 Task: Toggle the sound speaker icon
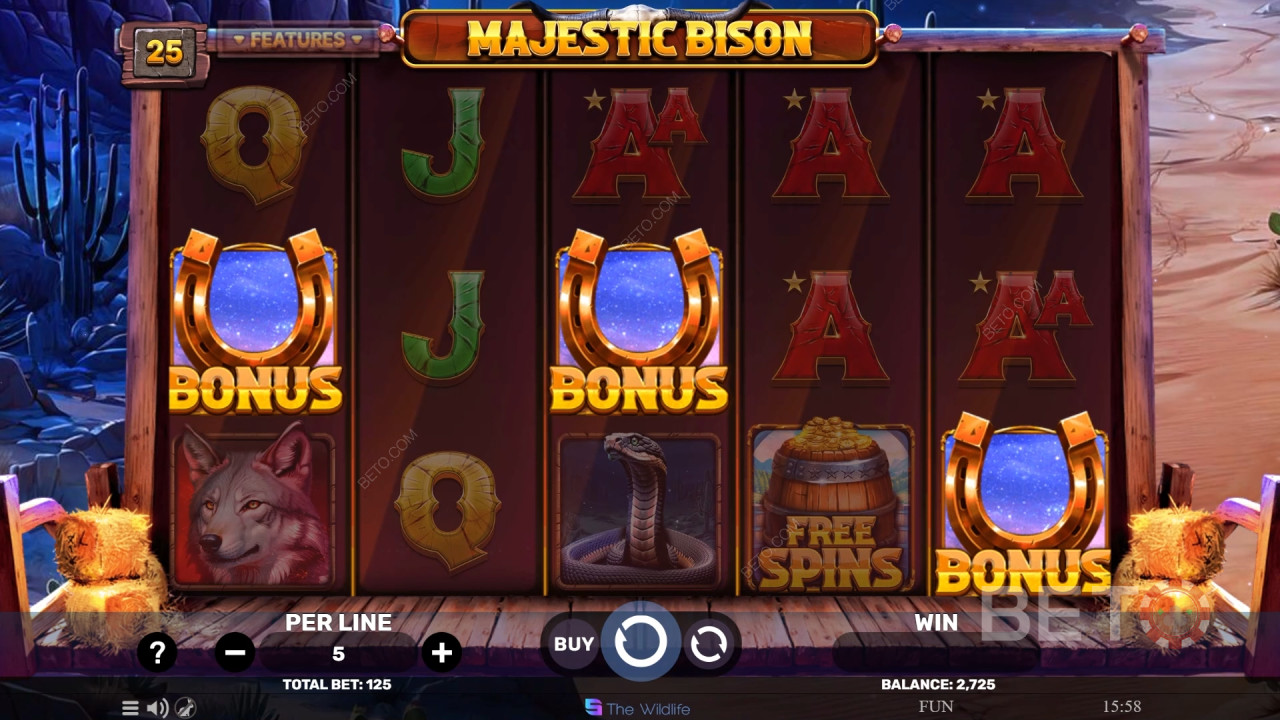point(157,708)
